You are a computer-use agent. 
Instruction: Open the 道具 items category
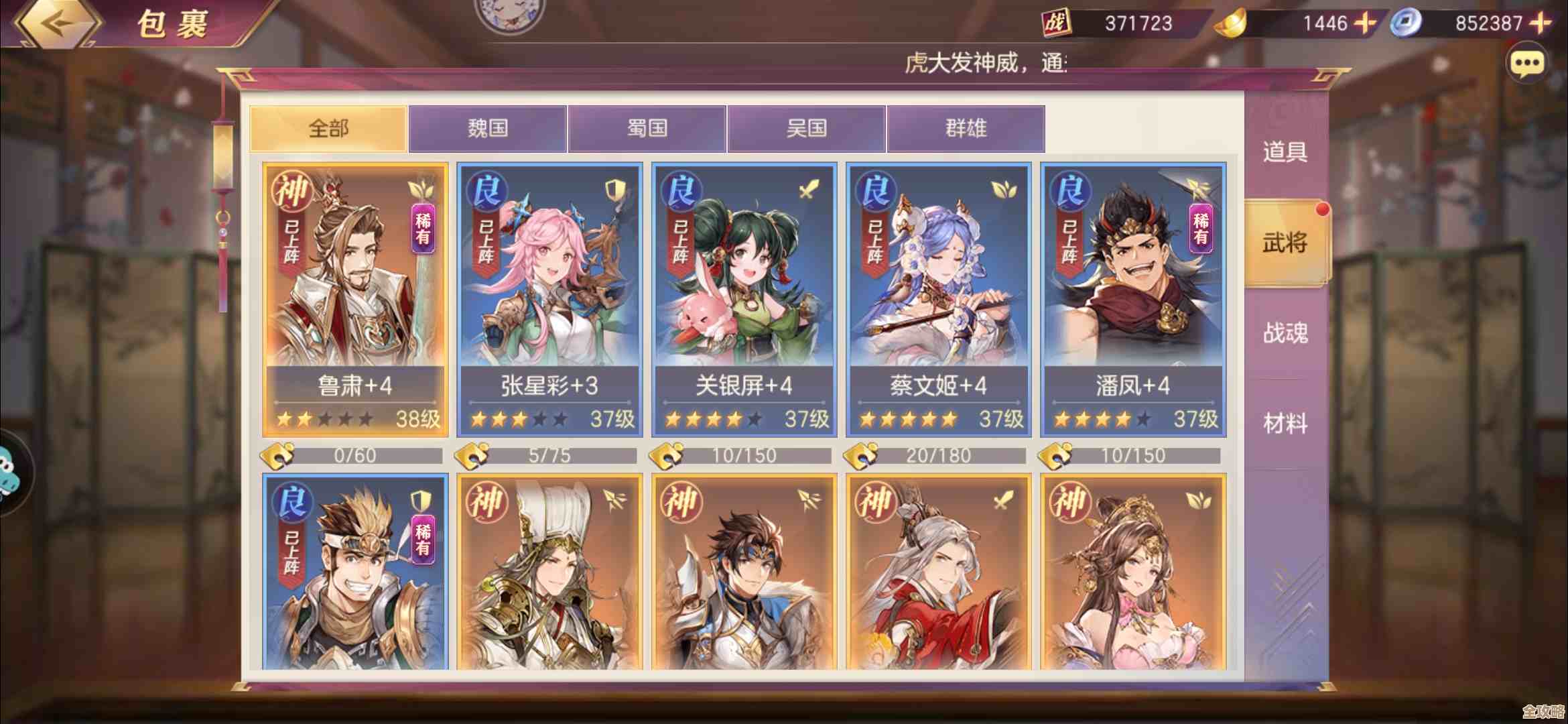(1285, 152)
